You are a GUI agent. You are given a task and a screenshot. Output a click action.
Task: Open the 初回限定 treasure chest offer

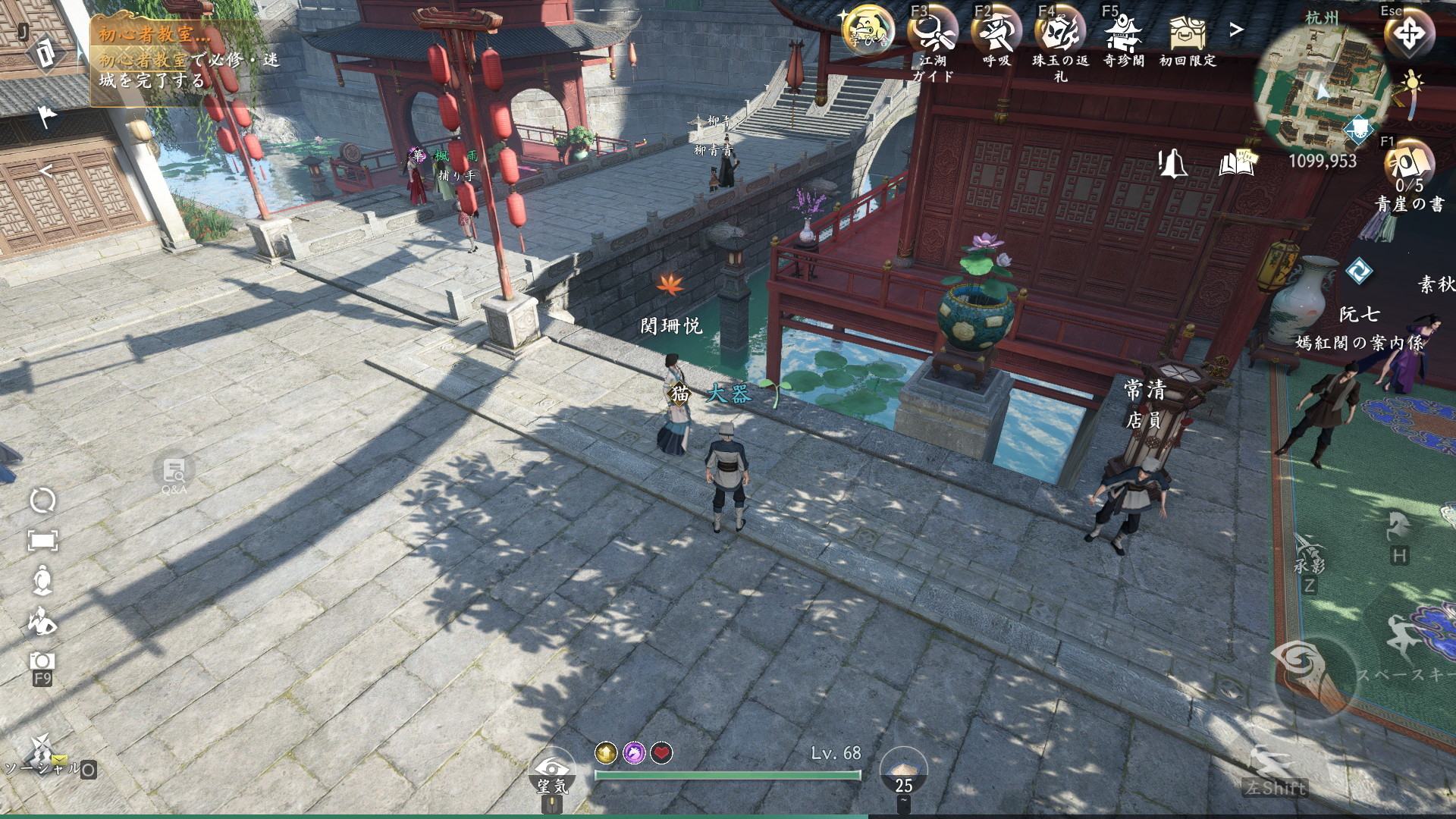point(1187,33)
